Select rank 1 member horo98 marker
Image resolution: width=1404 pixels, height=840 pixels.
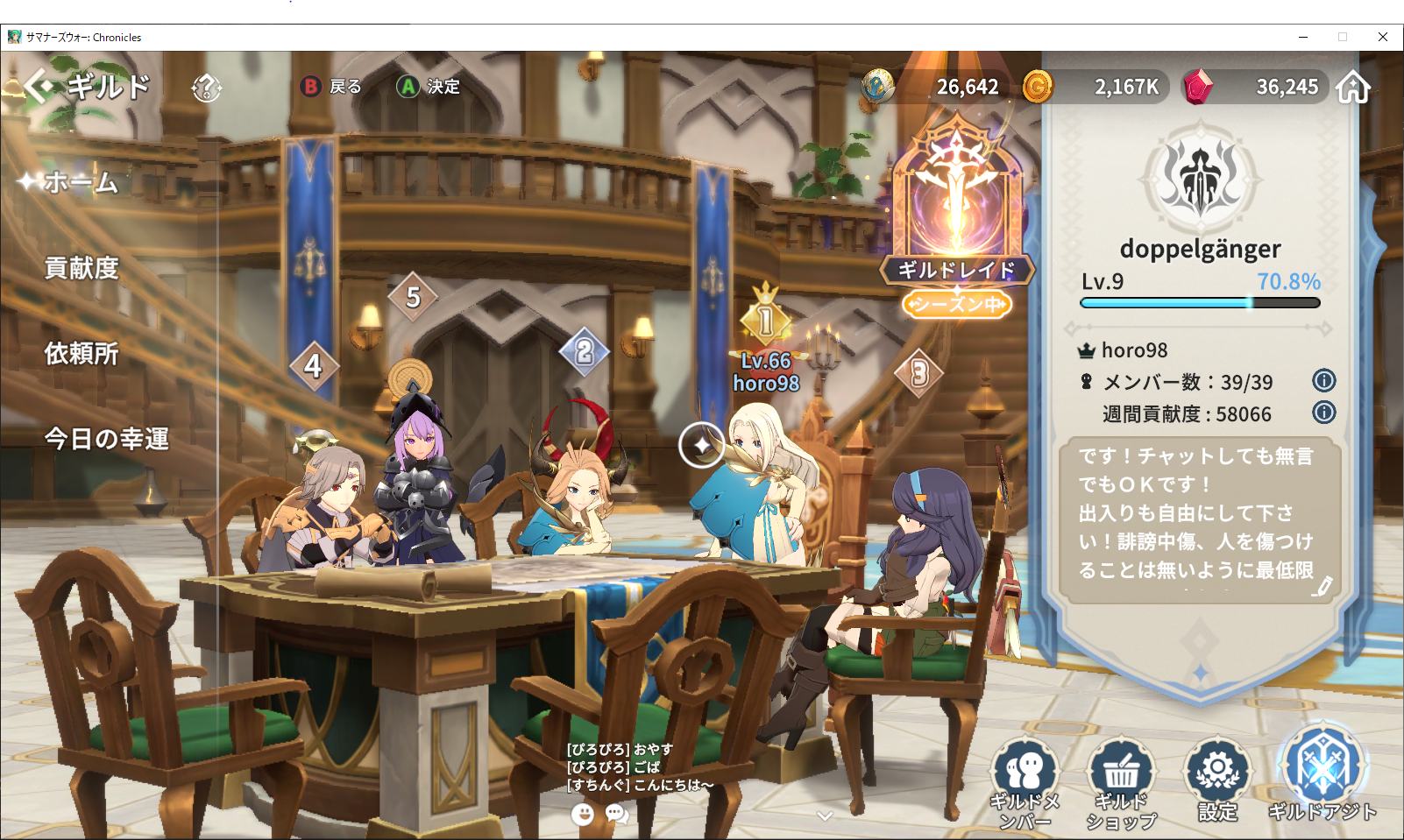tap(766, 321)
